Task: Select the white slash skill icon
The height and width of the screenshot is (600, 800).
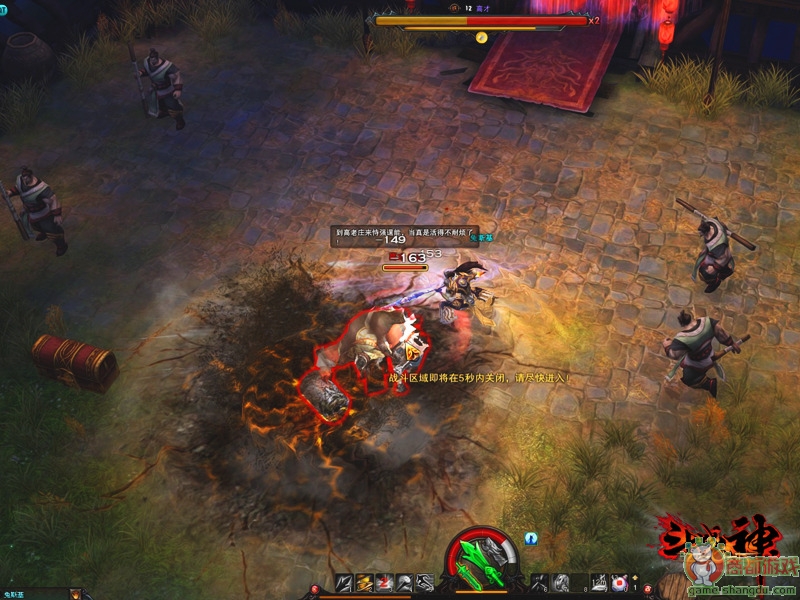Action: coord(404,582)
